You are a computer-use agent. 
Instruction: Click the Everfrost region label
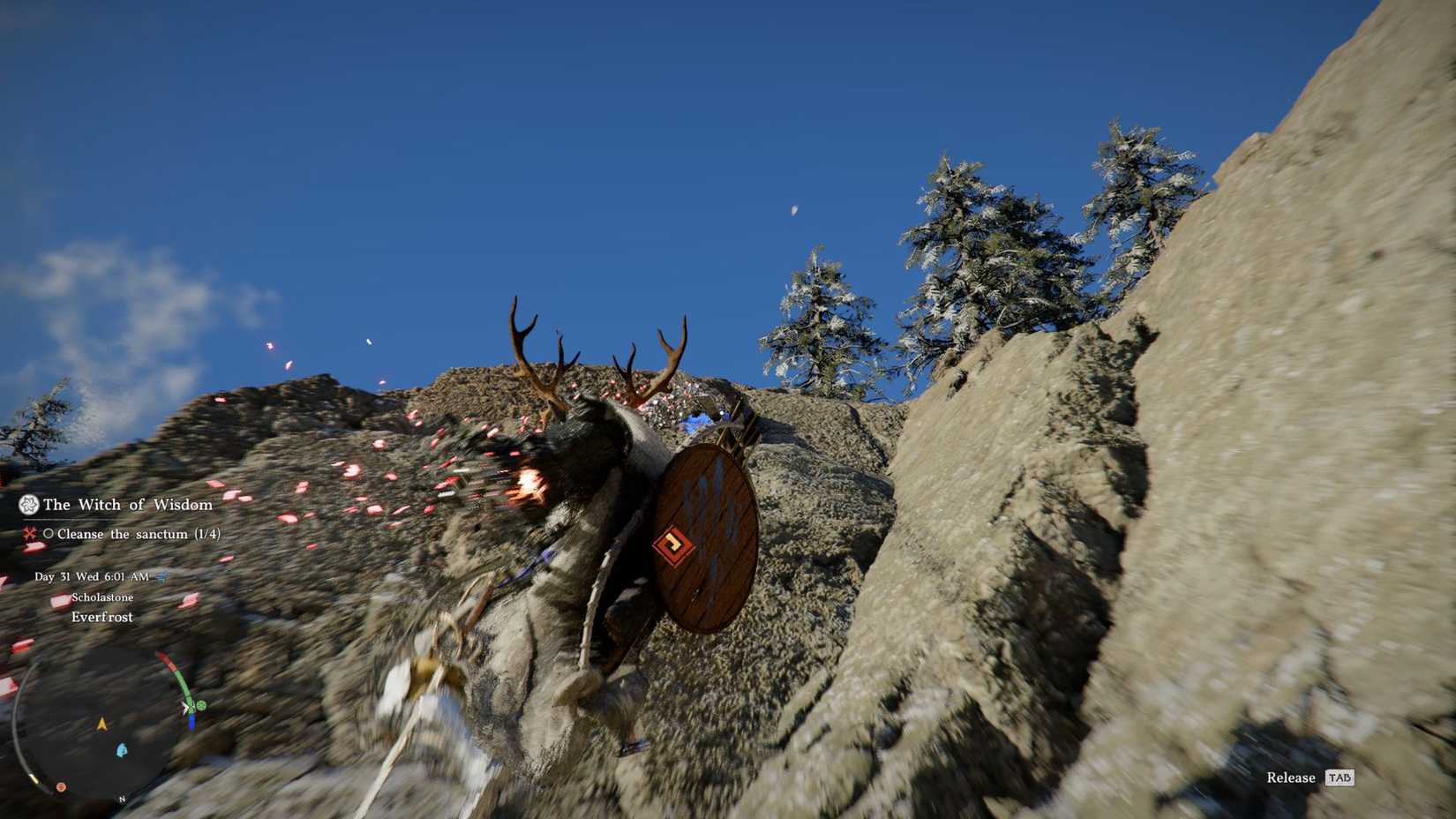tap(101, 616)
